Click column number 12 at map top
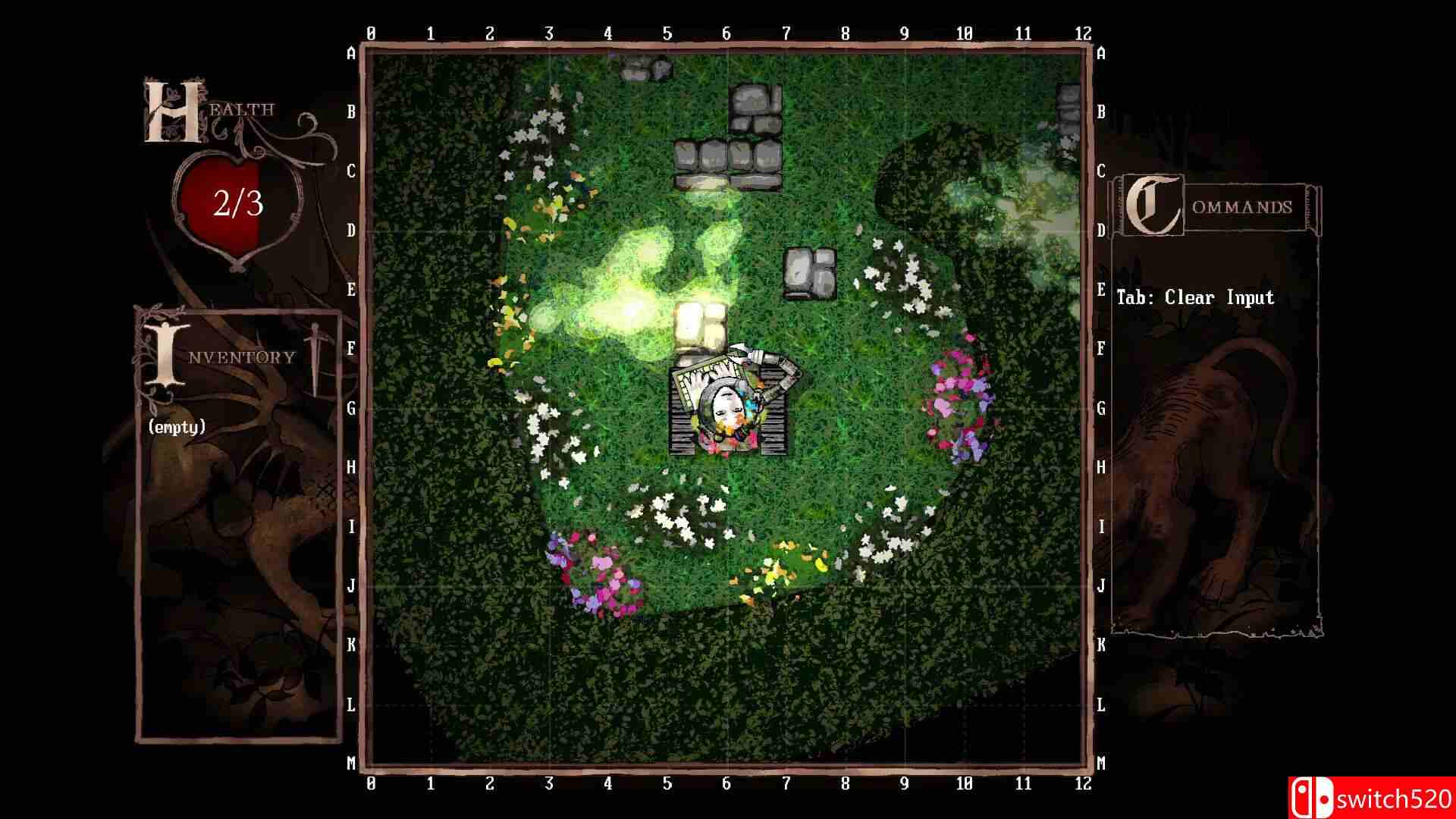This screenshot has width=1456, height=819. [x=1083, y=32]
